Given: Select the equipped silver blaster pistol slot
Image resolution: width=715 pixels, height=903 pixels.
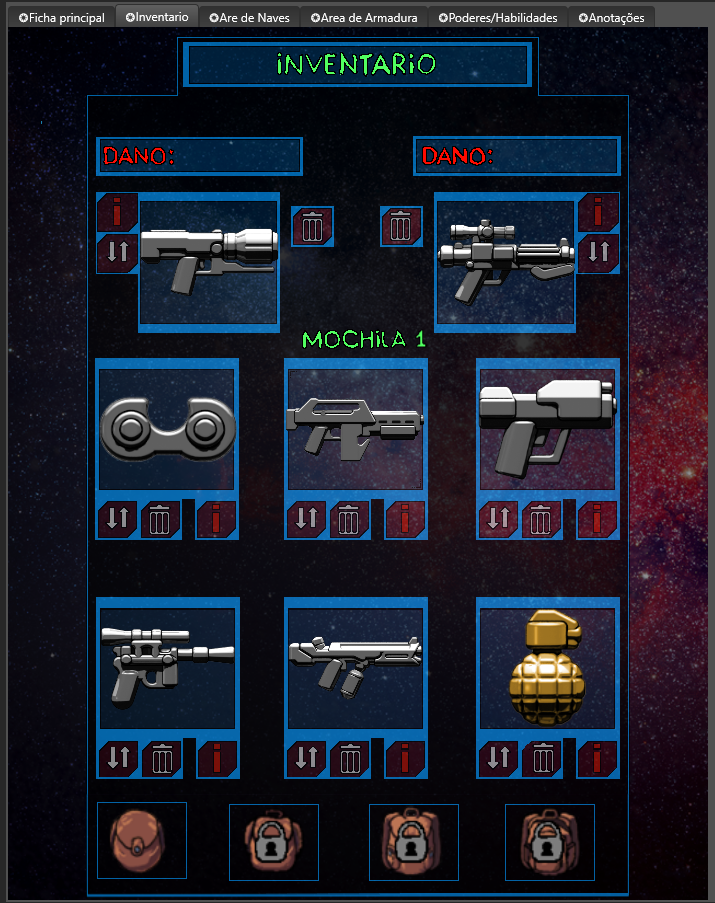Looking at the screenshot, I should coord(208,262).
